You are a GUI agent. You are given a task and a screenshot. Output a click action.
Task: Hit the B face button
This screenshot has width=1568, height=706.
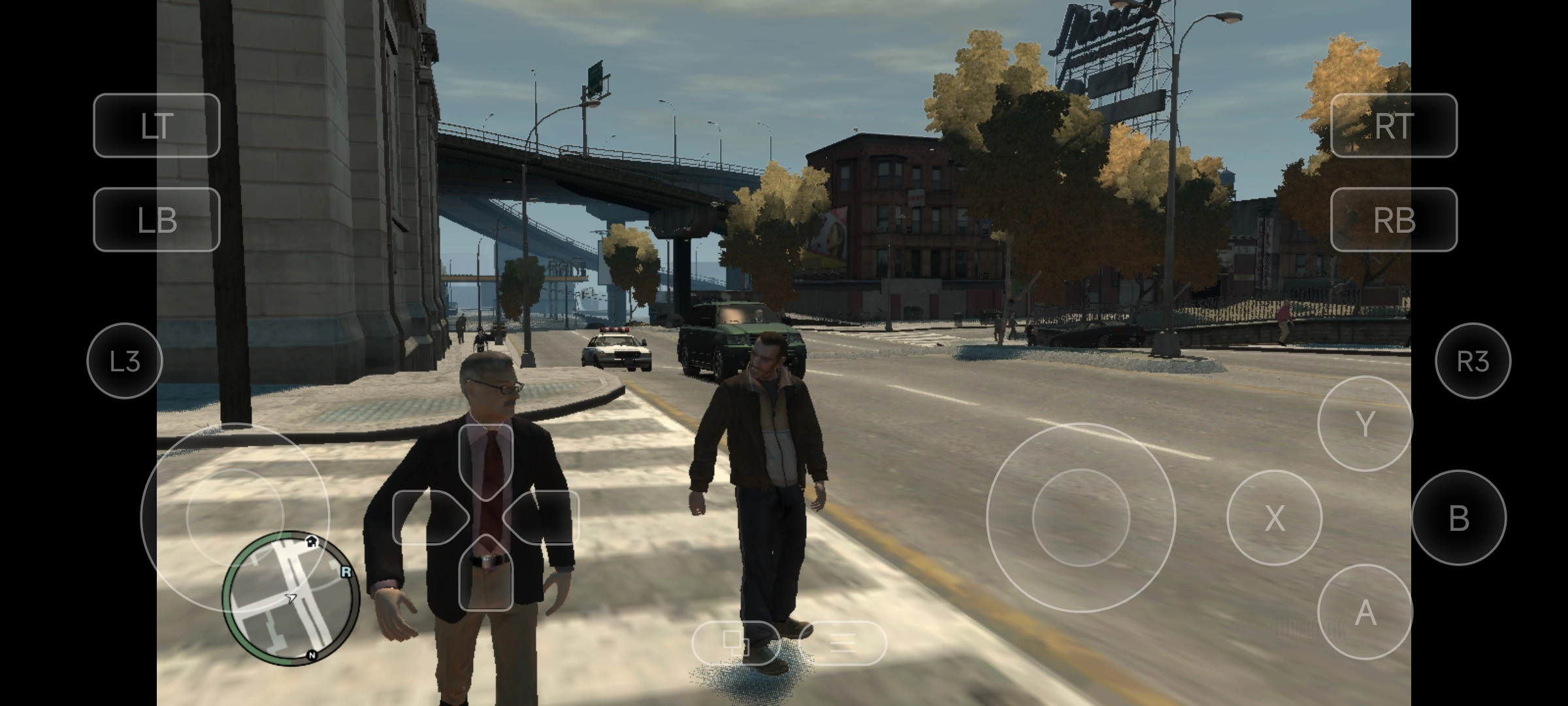(x=1458, y=518)
